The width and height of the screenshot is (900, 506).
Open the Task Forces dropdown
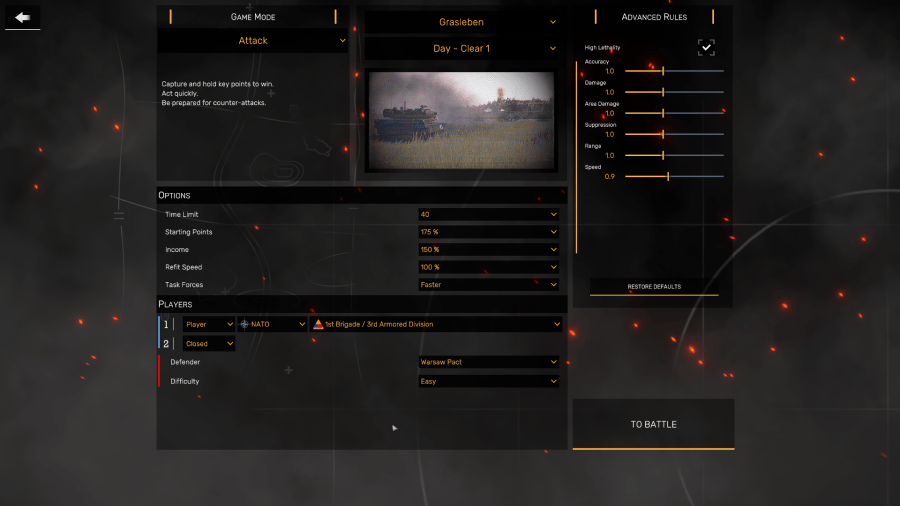tap(488, 285)
